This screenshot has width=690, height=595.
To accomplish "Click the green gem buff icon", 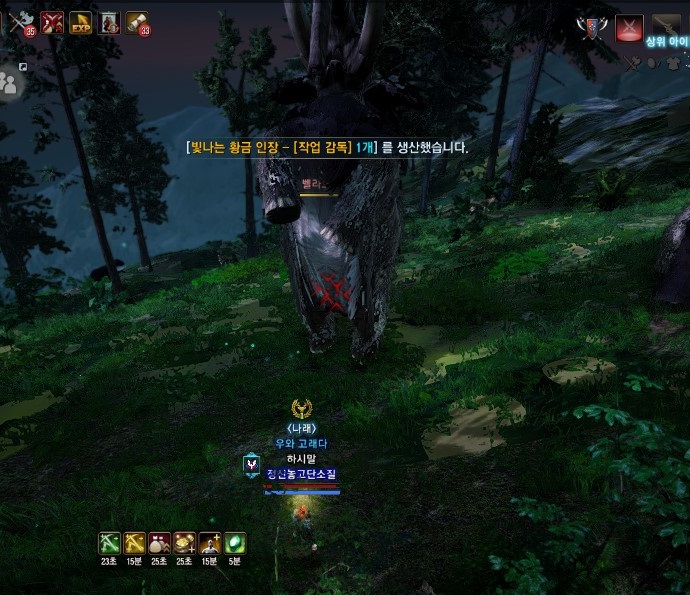I will pos(235,543).
